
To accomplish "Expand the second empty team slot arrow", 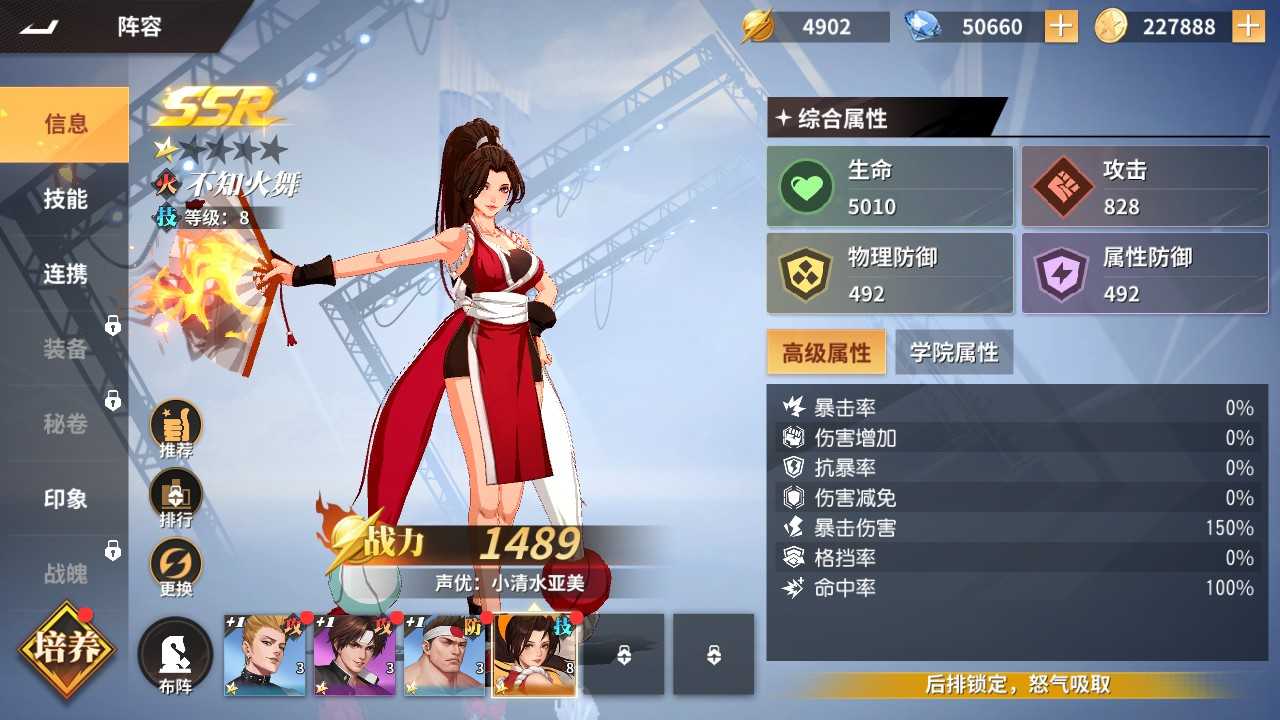I will [714, 654].
